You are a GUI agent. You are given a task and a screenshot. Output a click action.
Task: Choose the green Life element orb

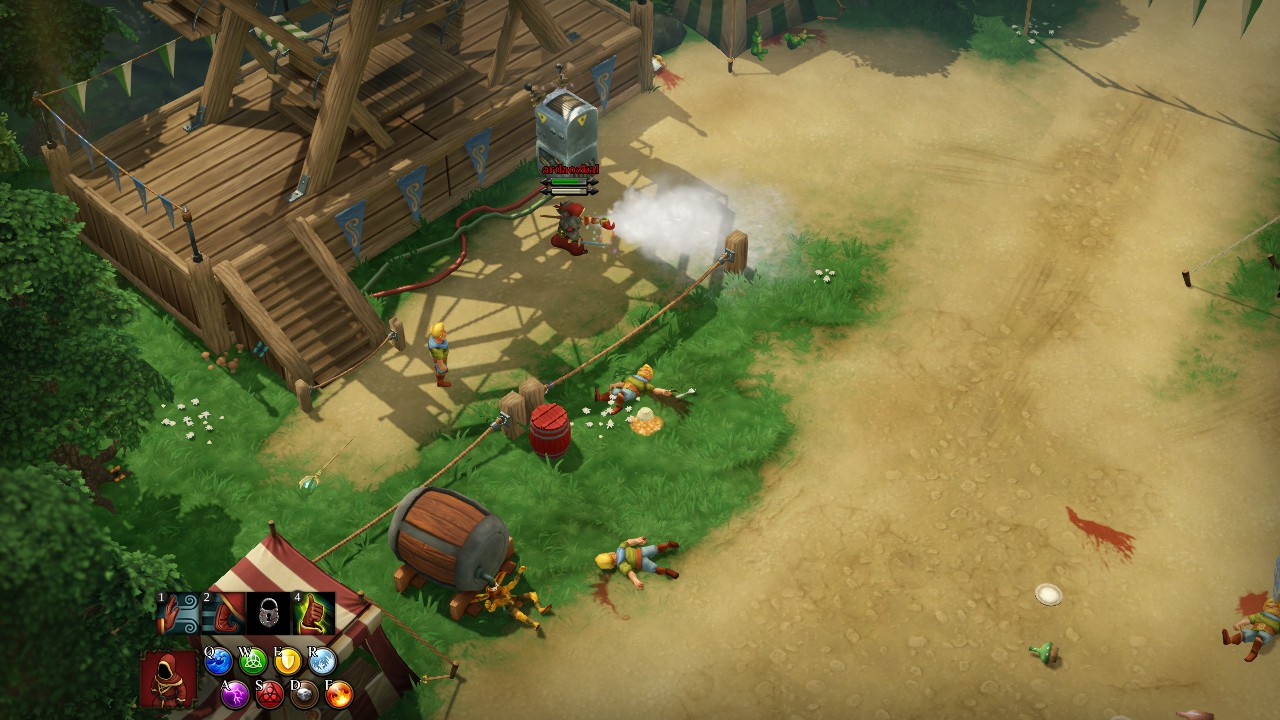(x=254, y=661)
